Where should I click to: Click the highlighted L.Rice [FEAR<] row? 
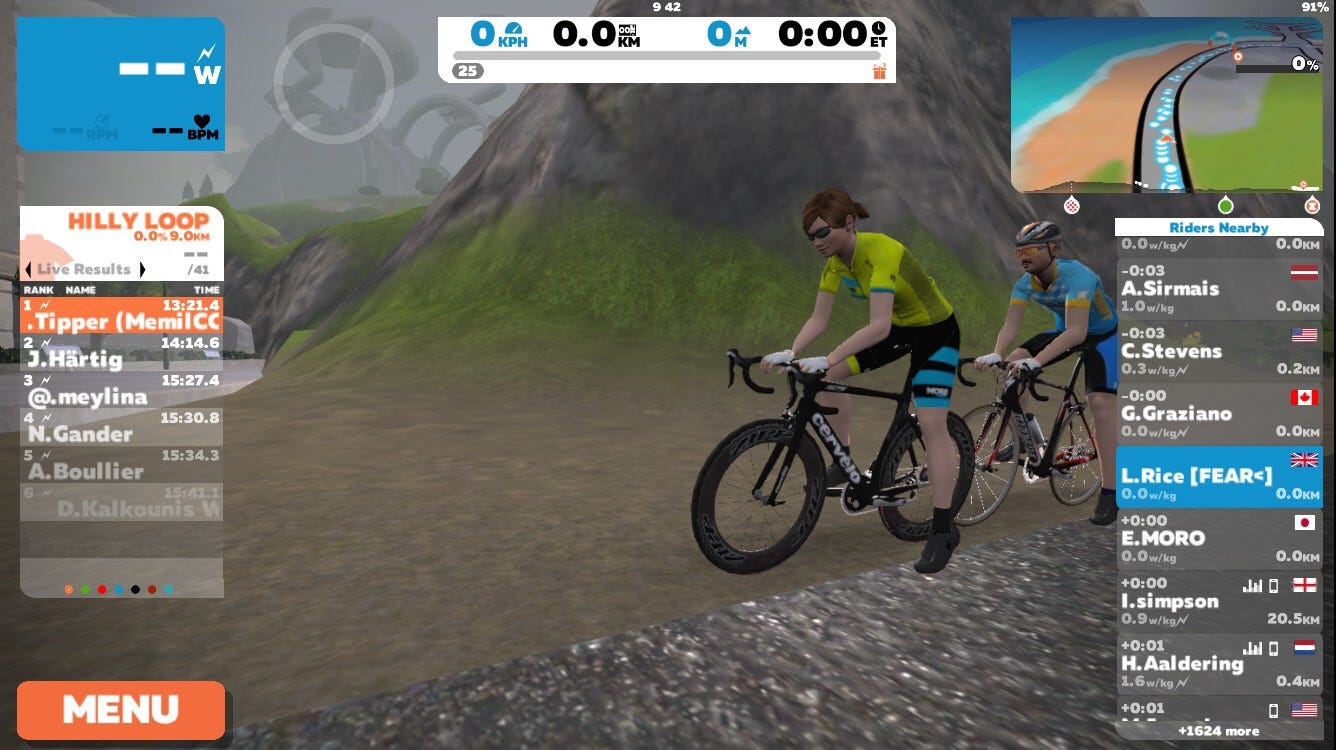pyautogui.click(x=1218, y=476)
